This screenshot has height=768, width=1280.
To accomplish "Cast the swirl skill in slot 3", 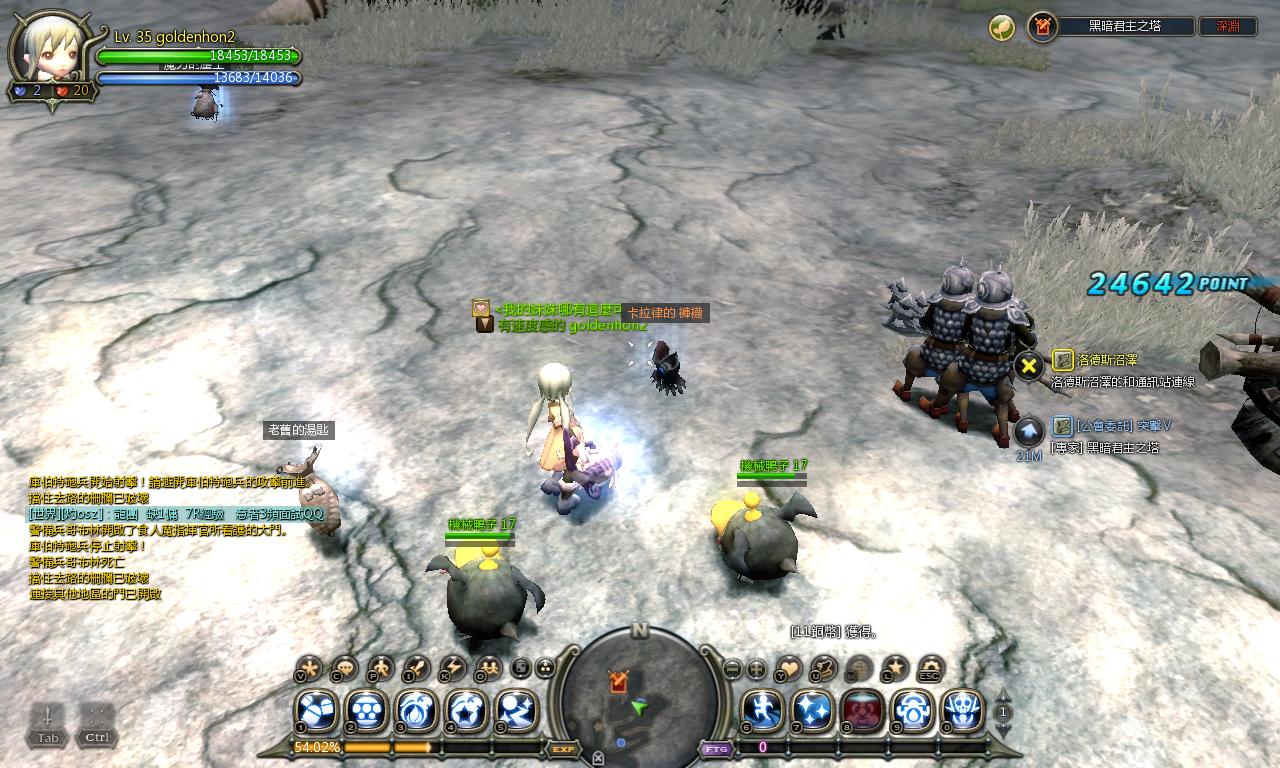I will point(416,711).
